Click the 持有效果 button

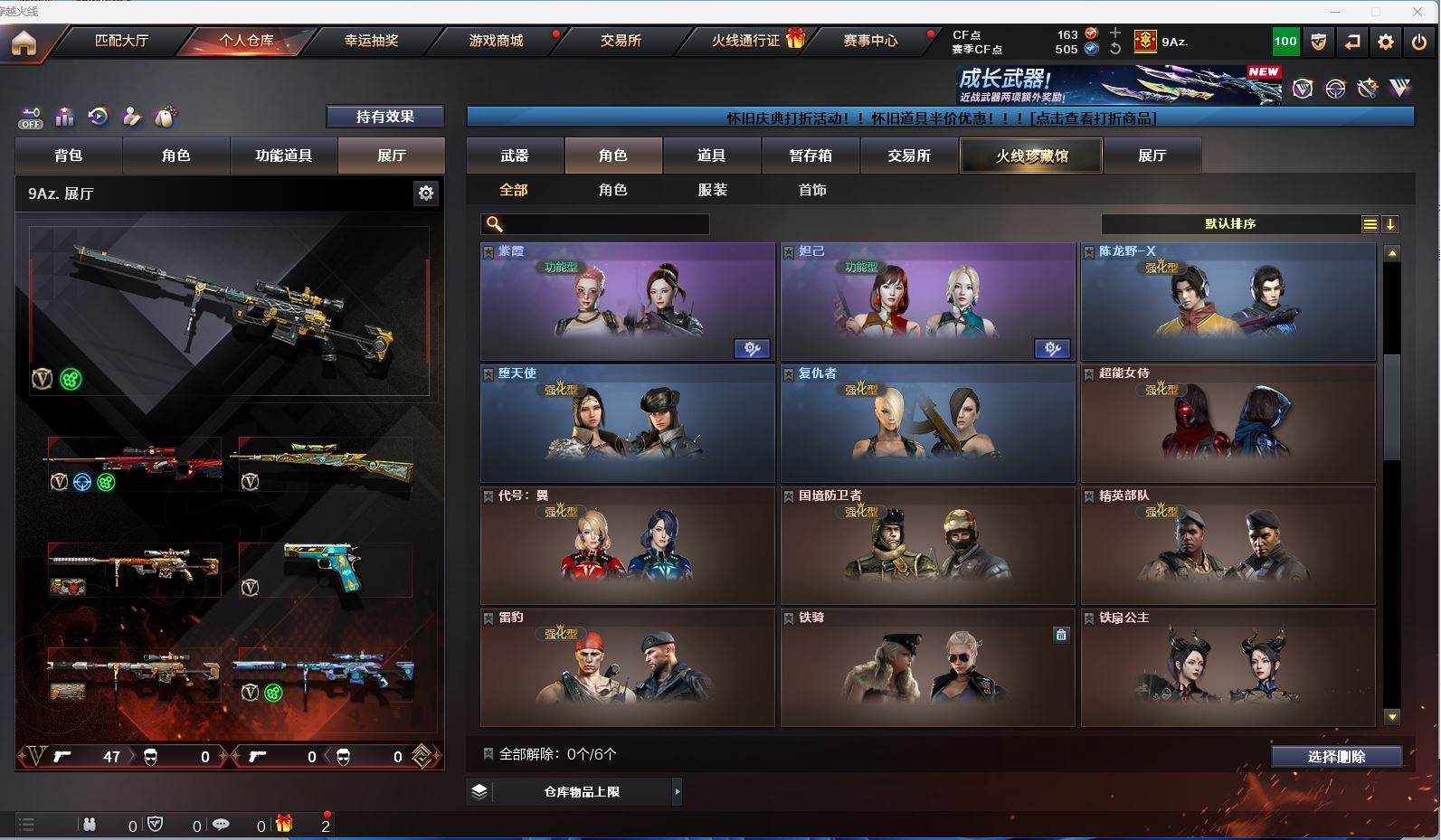384,117
